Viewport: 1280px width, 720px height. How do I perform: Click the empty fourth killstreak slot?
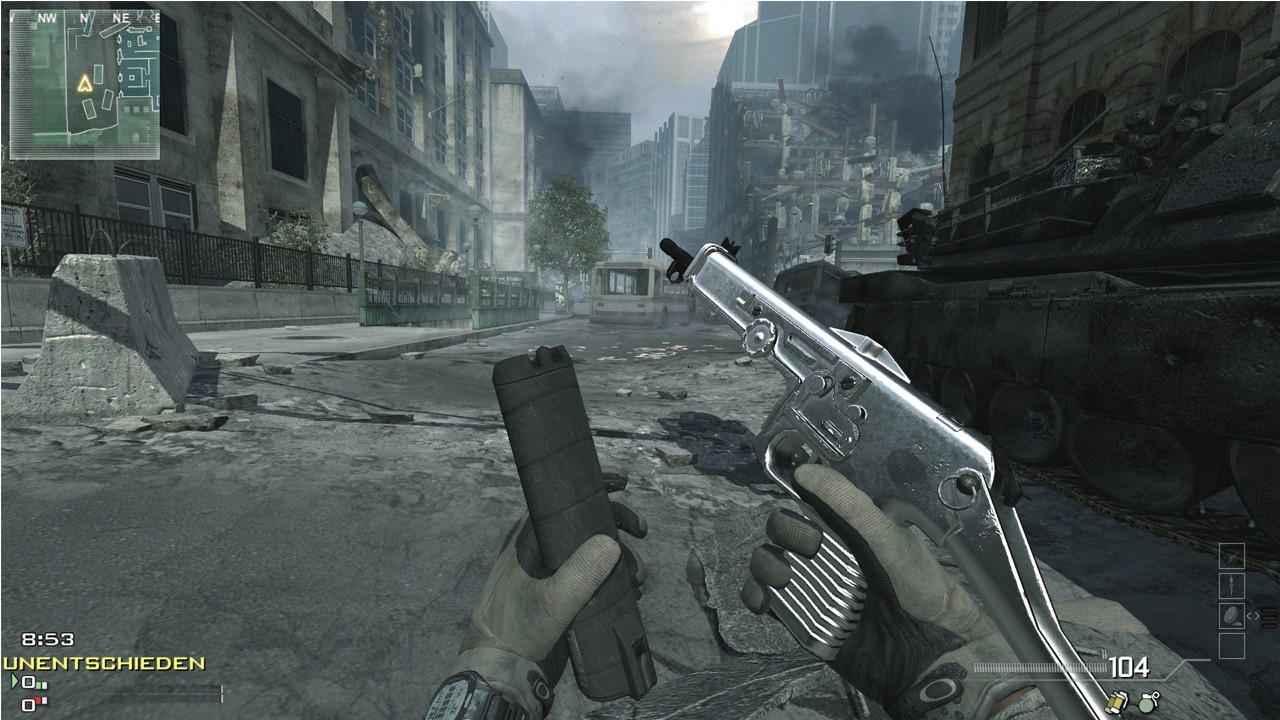point(1232,645)
